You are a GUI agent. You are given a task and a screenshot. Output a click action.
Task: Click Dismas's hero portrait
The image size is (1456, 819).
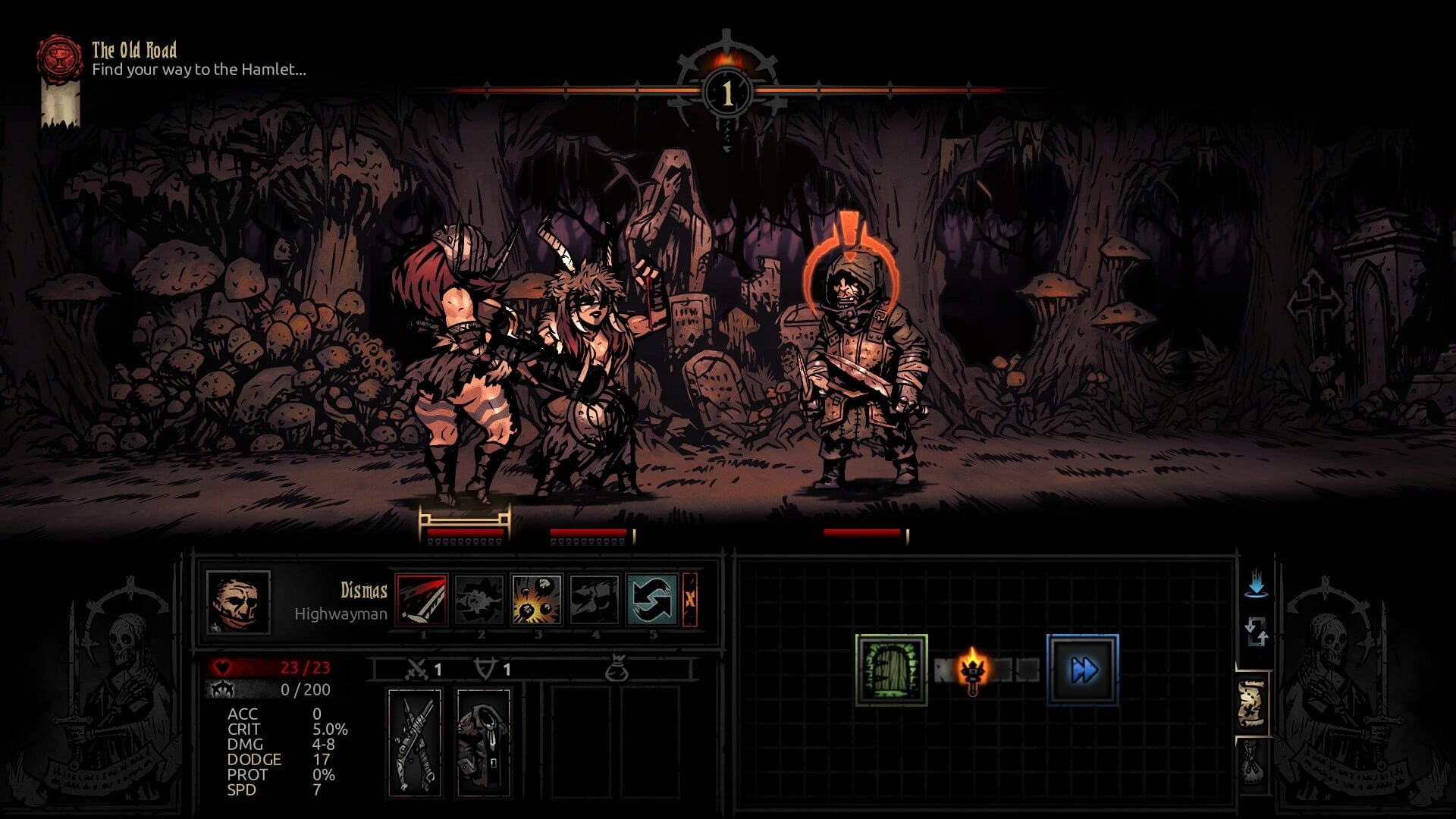(x=238, y=602)
